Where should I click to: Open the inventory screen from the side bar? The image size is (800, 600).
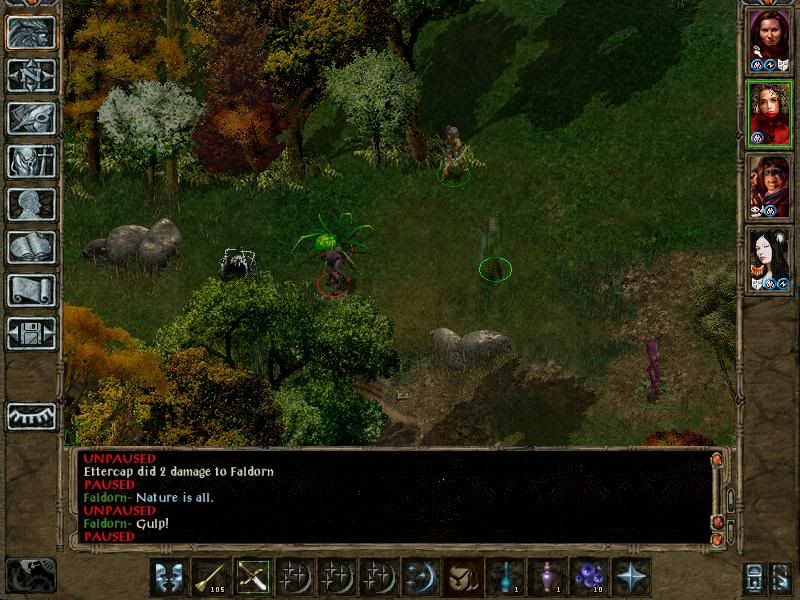point(31,161)
